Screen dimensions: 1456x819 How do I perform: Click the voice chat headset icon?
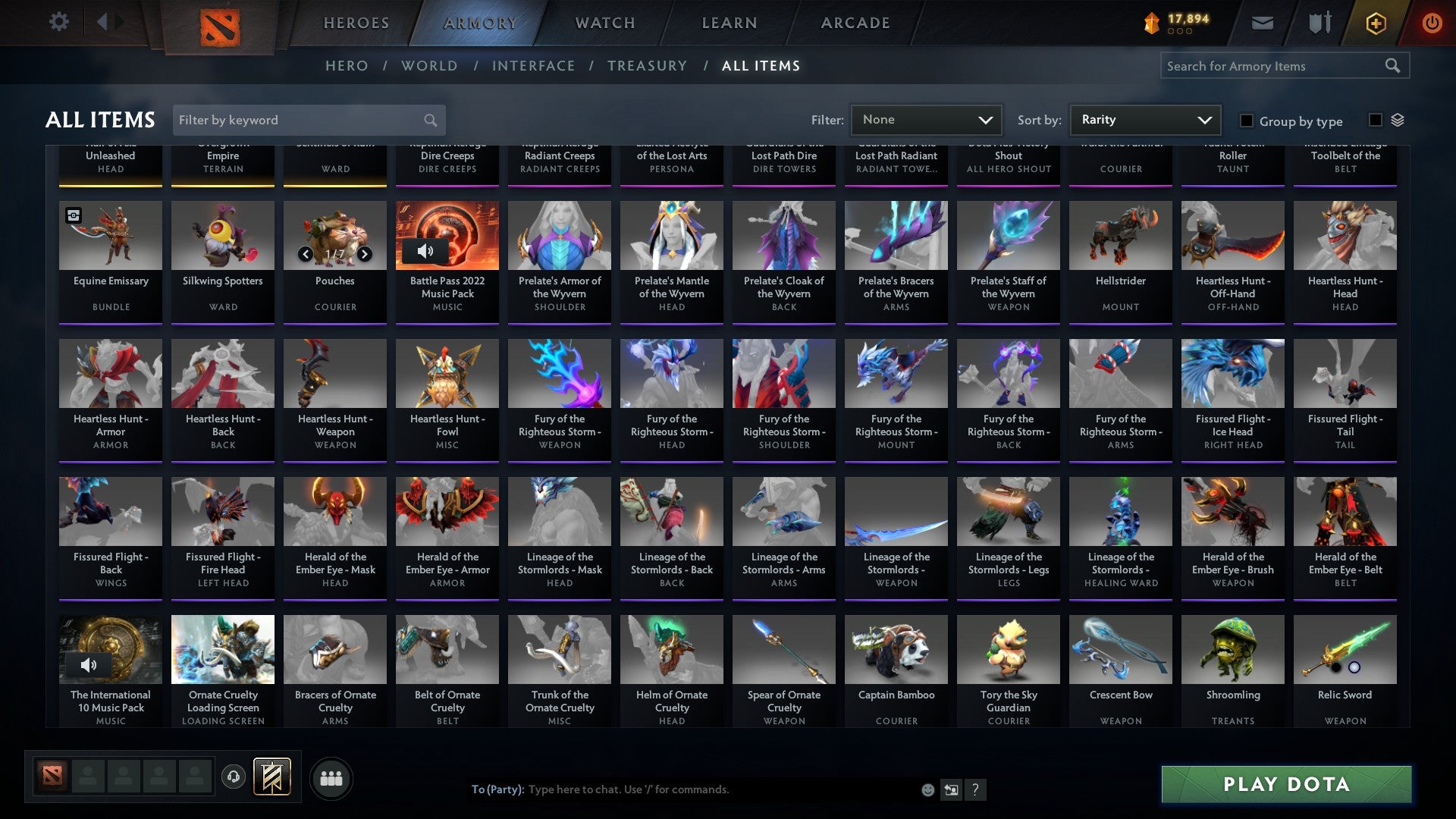pos(233,777)
